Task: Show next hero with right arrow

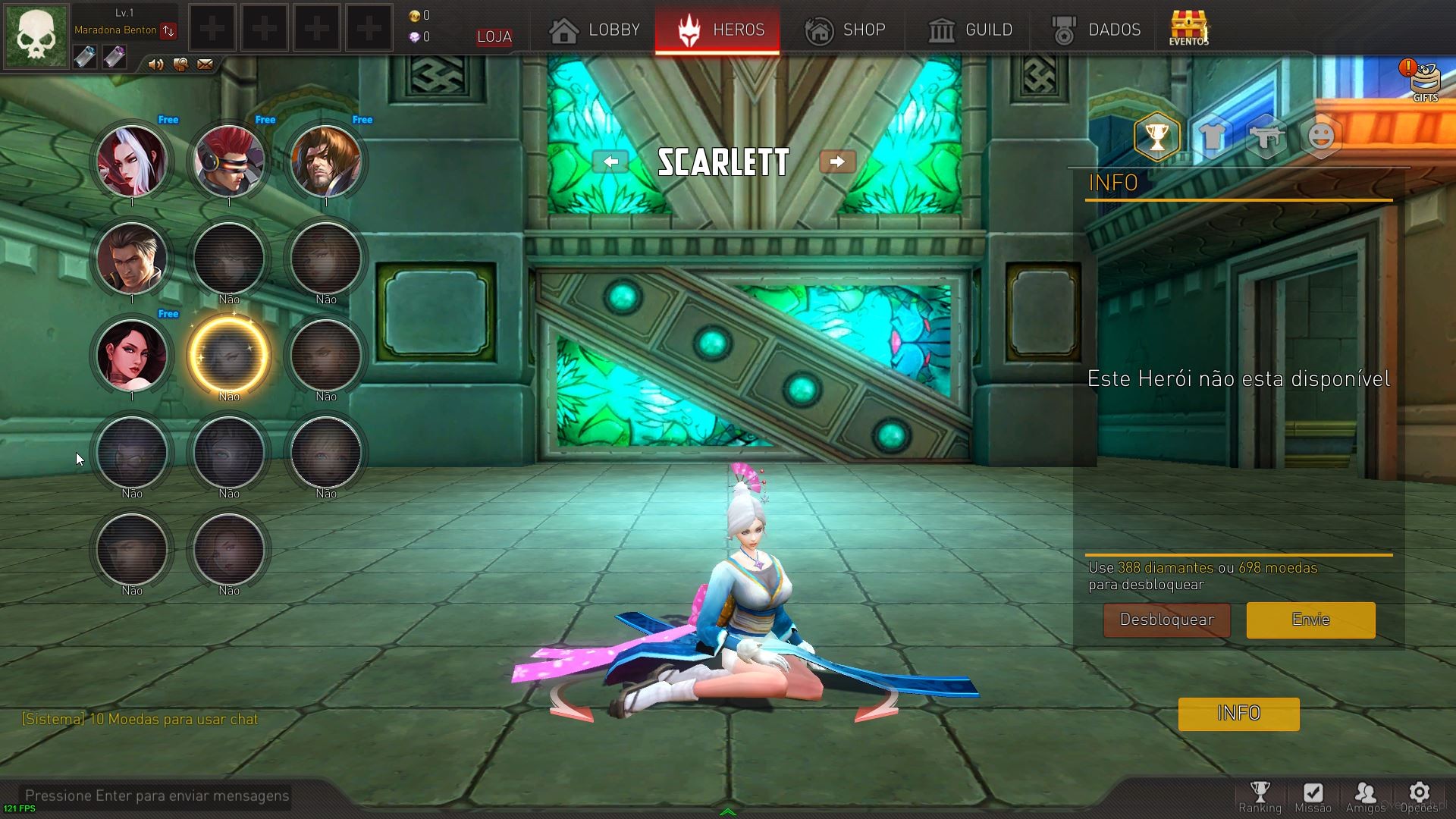Action: tap(837, 162)
